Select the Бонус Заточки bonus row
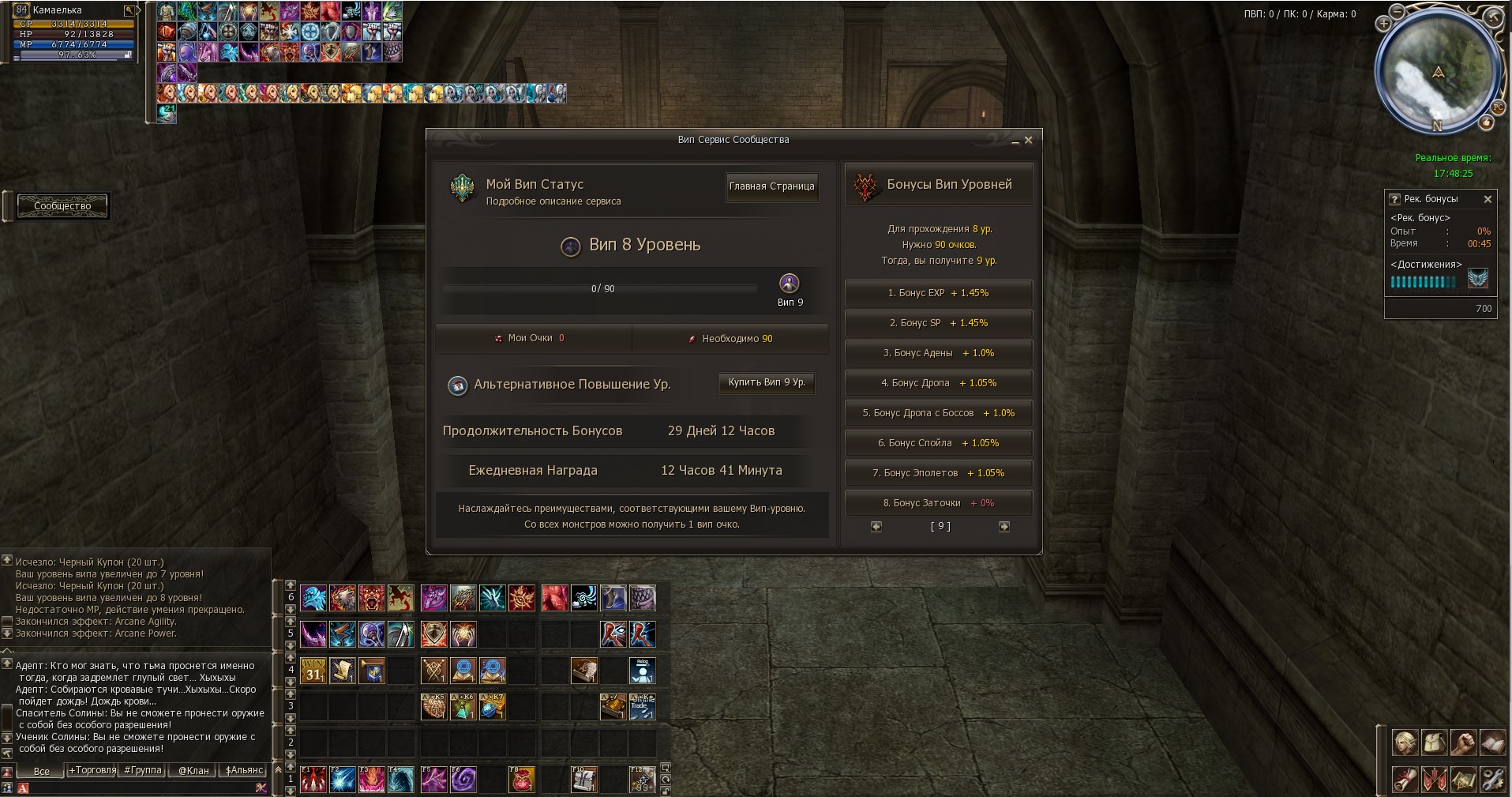1512x797 pixels. click(x=938, y=503)
